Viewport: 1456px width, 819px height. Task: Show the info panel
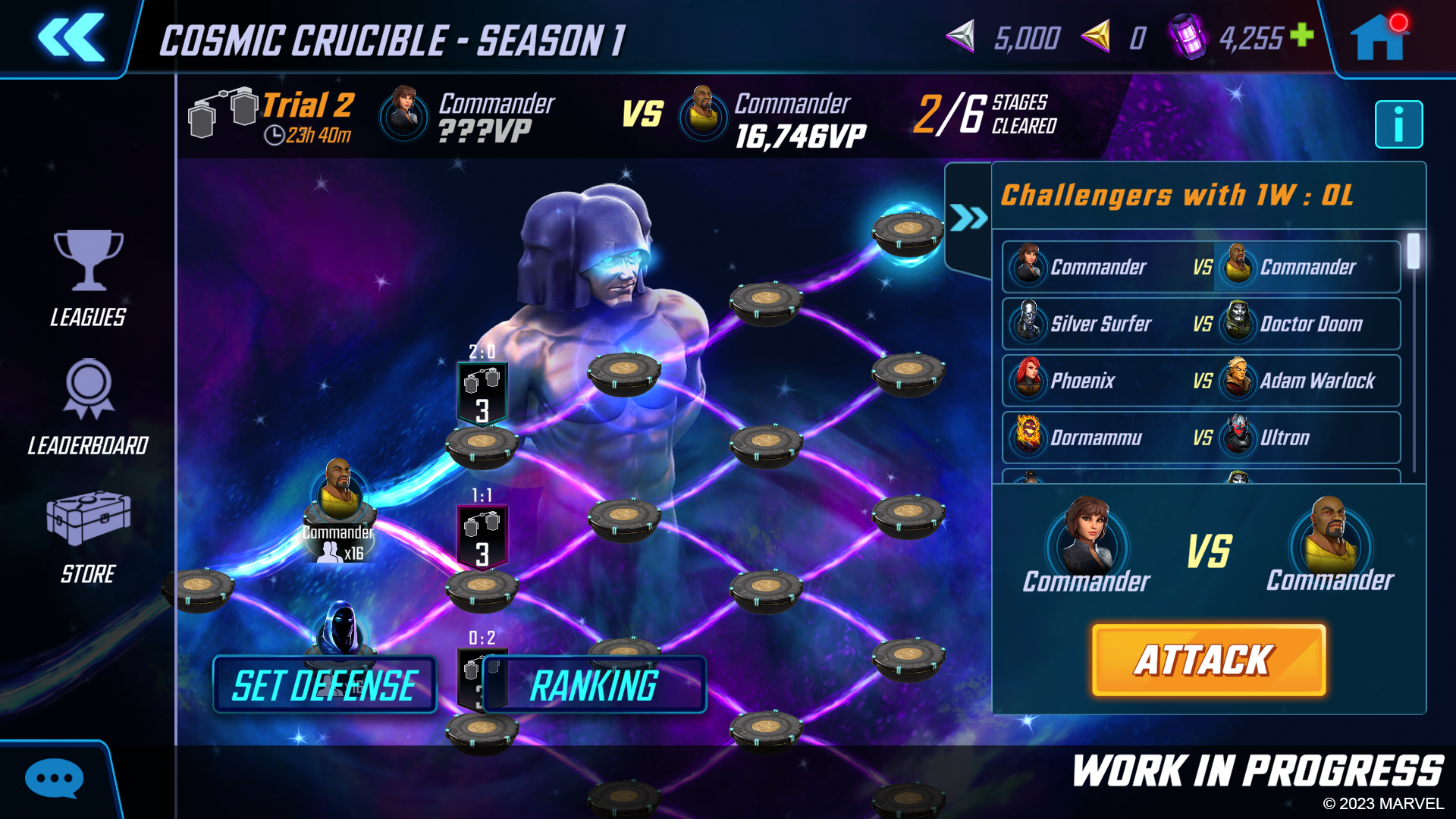1398,124
